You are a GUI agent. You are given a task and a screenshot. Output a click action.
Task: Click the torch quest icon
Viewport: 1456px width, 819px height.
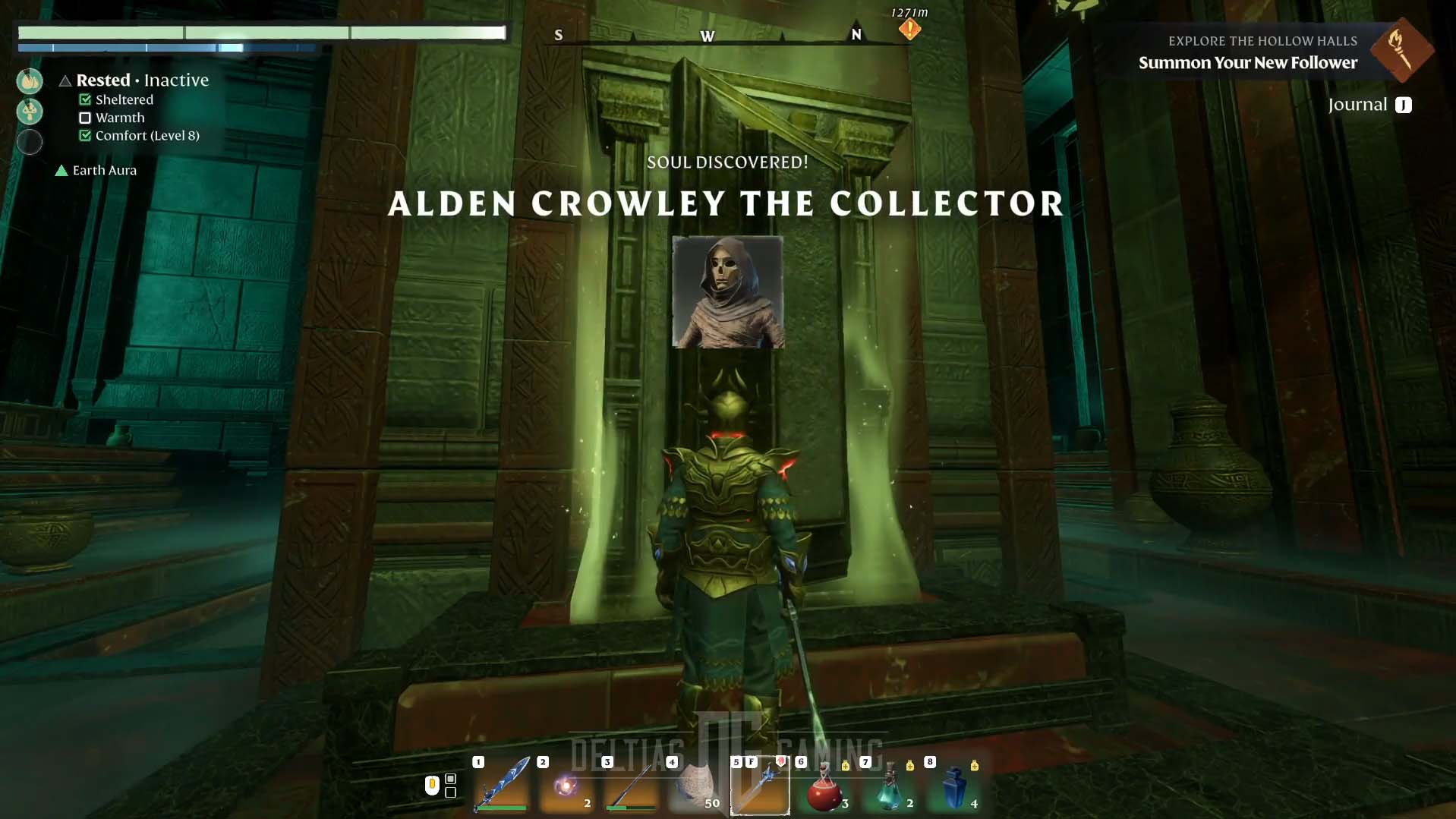pos(1401,50)
